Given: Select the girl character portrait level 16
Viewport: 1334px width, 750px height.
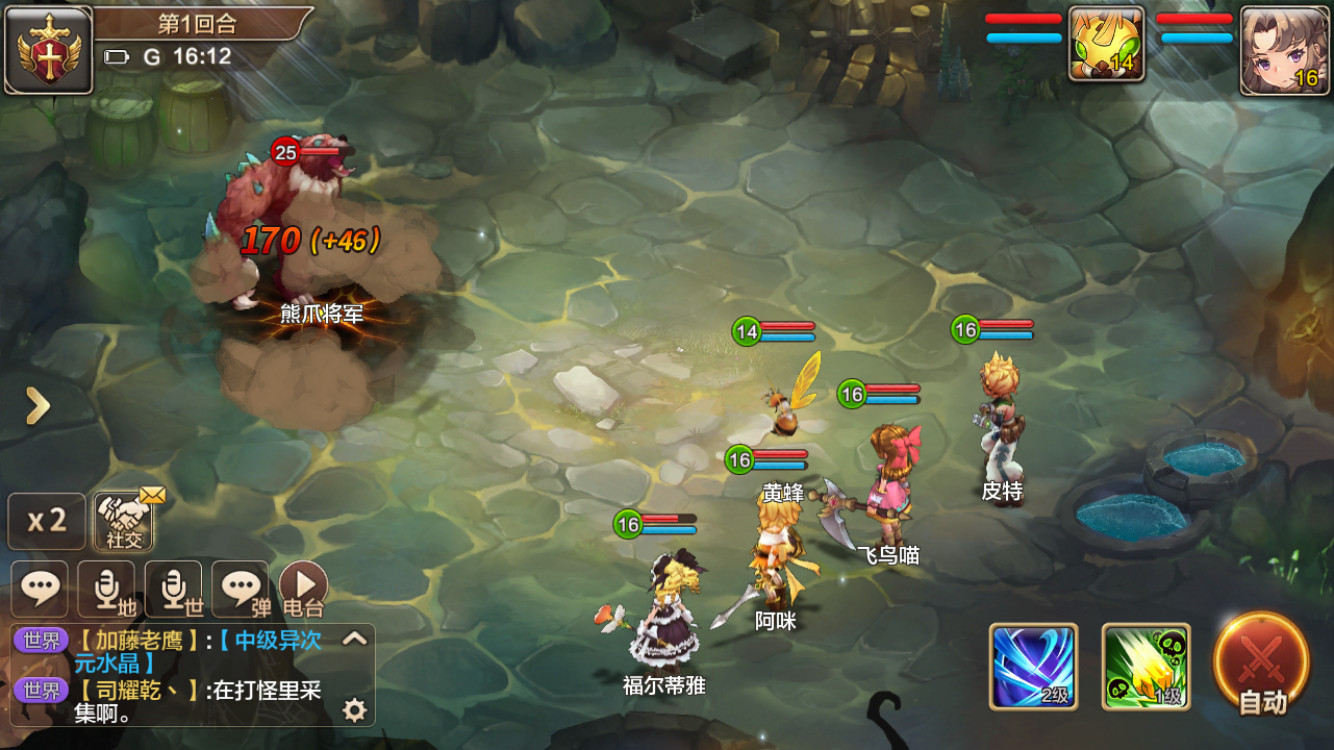Looking at the screenshot, I should pyautogui.click(x=1284, y=50).
